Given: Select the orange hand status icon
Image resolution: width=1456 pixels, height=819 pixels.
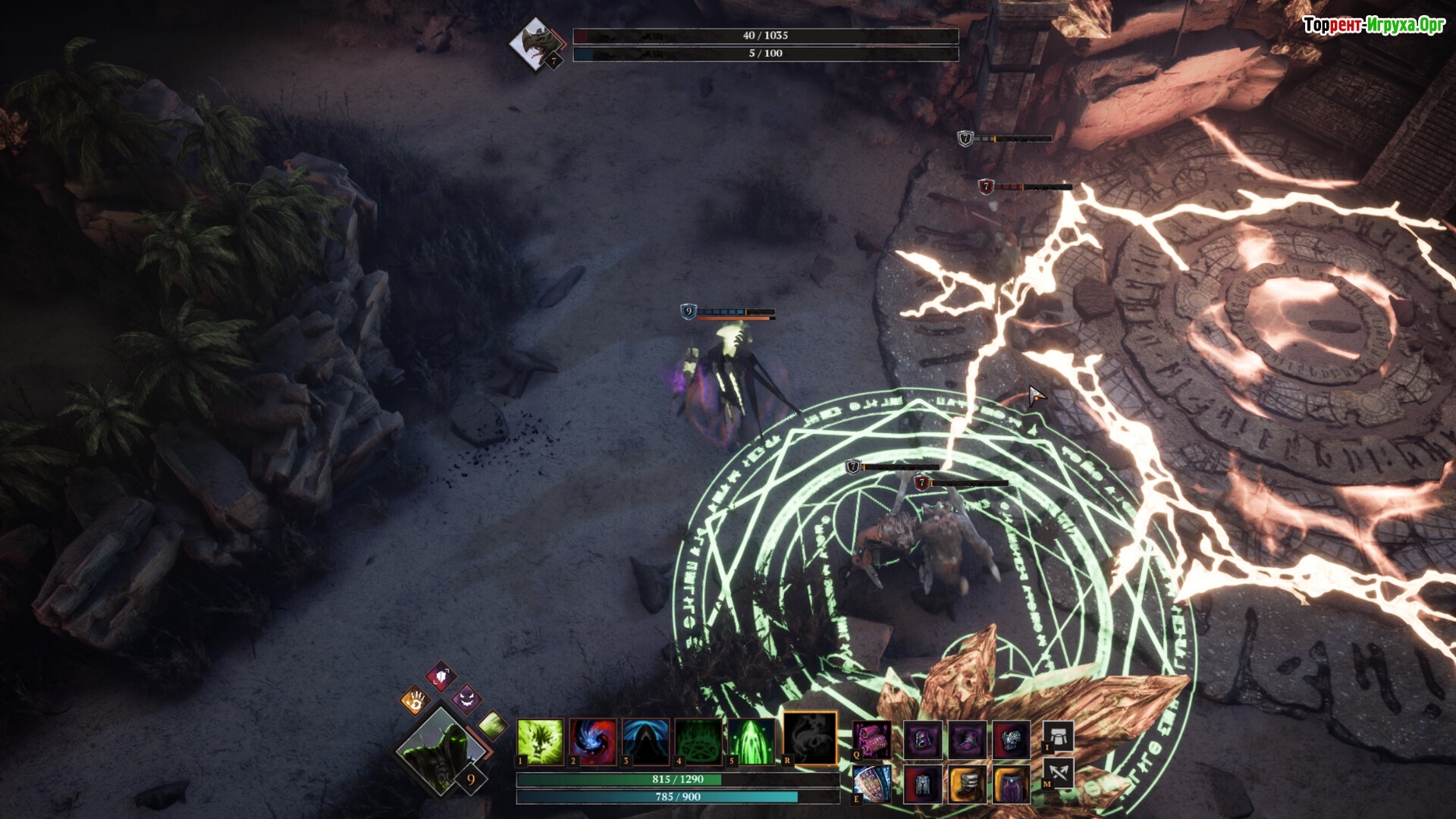Looking at the screenshot, I should 415,700.
